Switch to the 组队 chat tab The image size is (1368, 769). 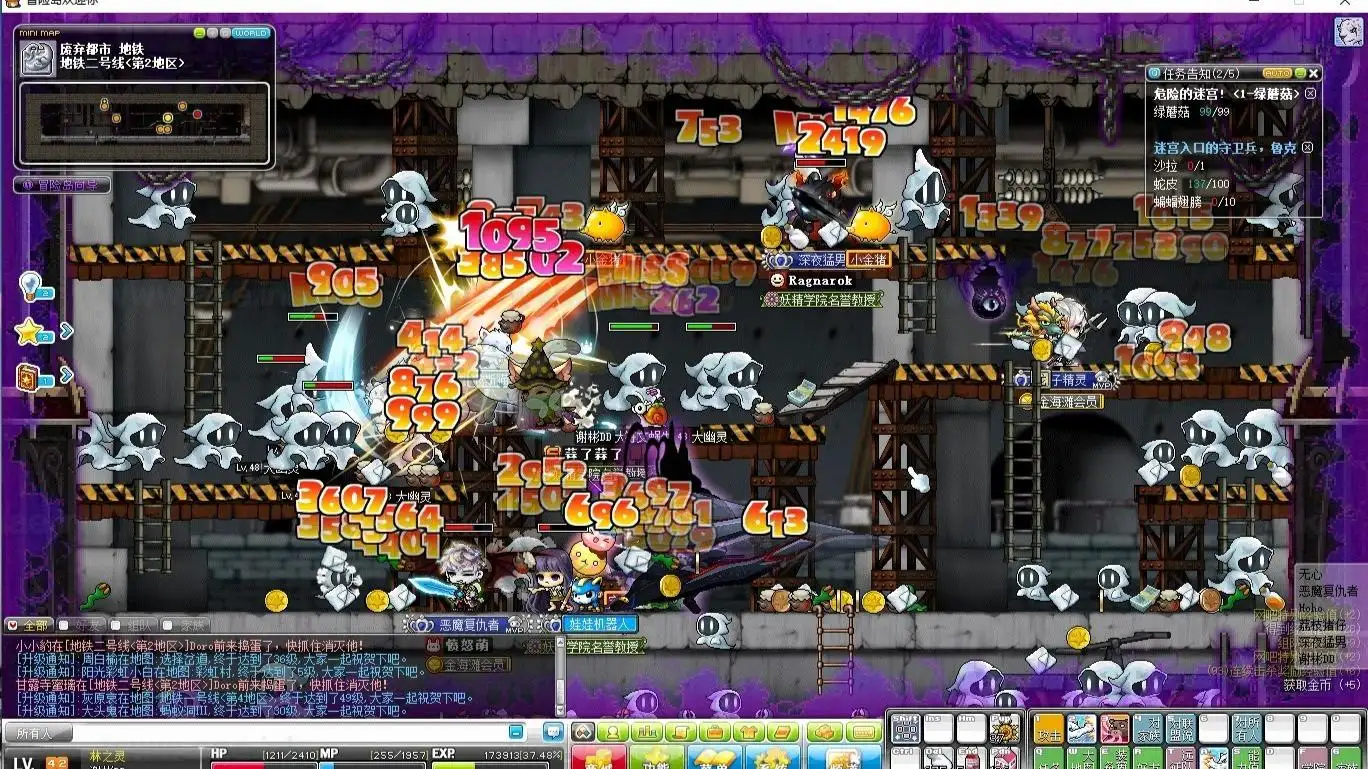tap(127, 625)
